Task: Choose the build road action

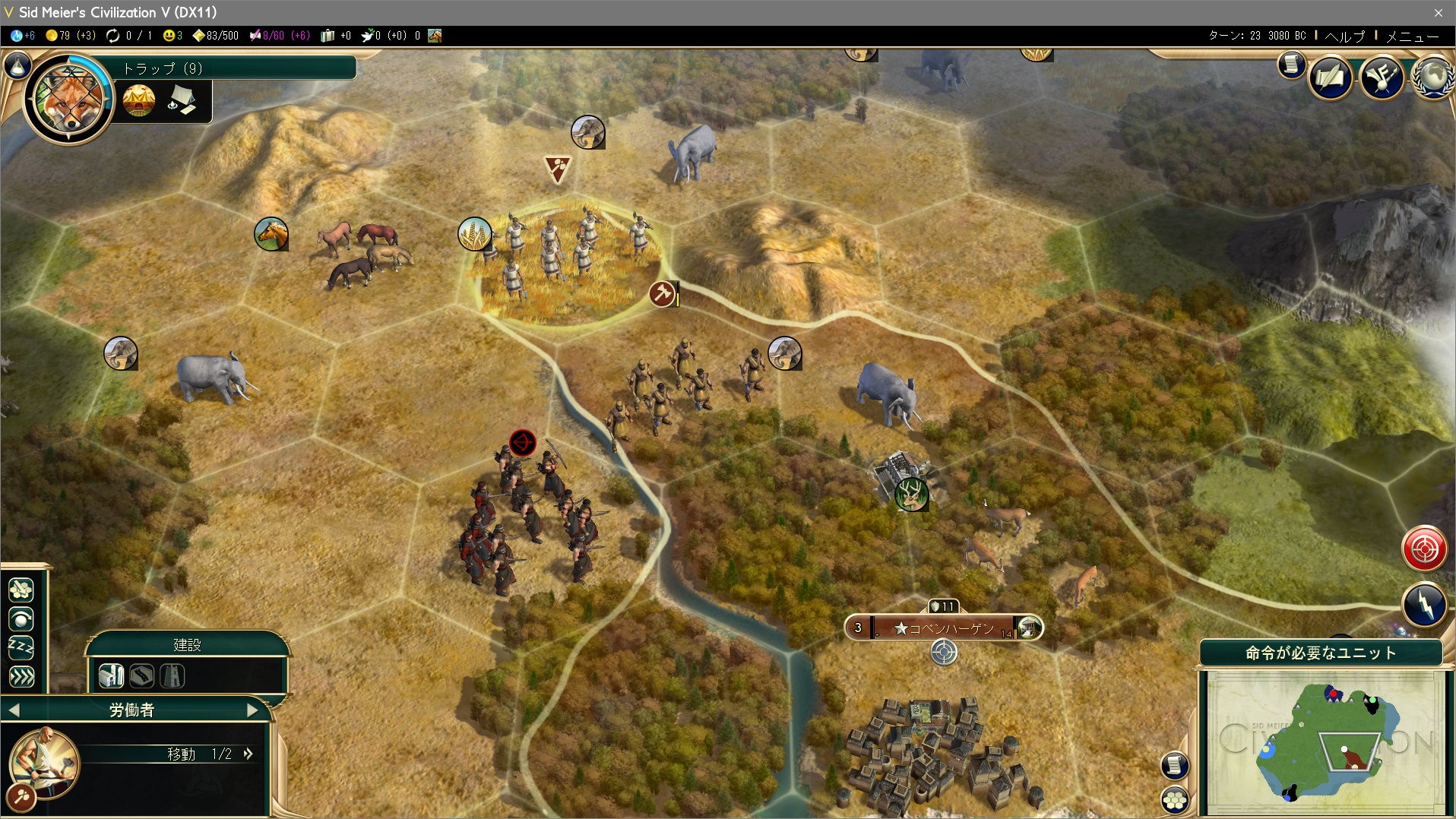Action: pyautogui.click(x=142, y=675)
